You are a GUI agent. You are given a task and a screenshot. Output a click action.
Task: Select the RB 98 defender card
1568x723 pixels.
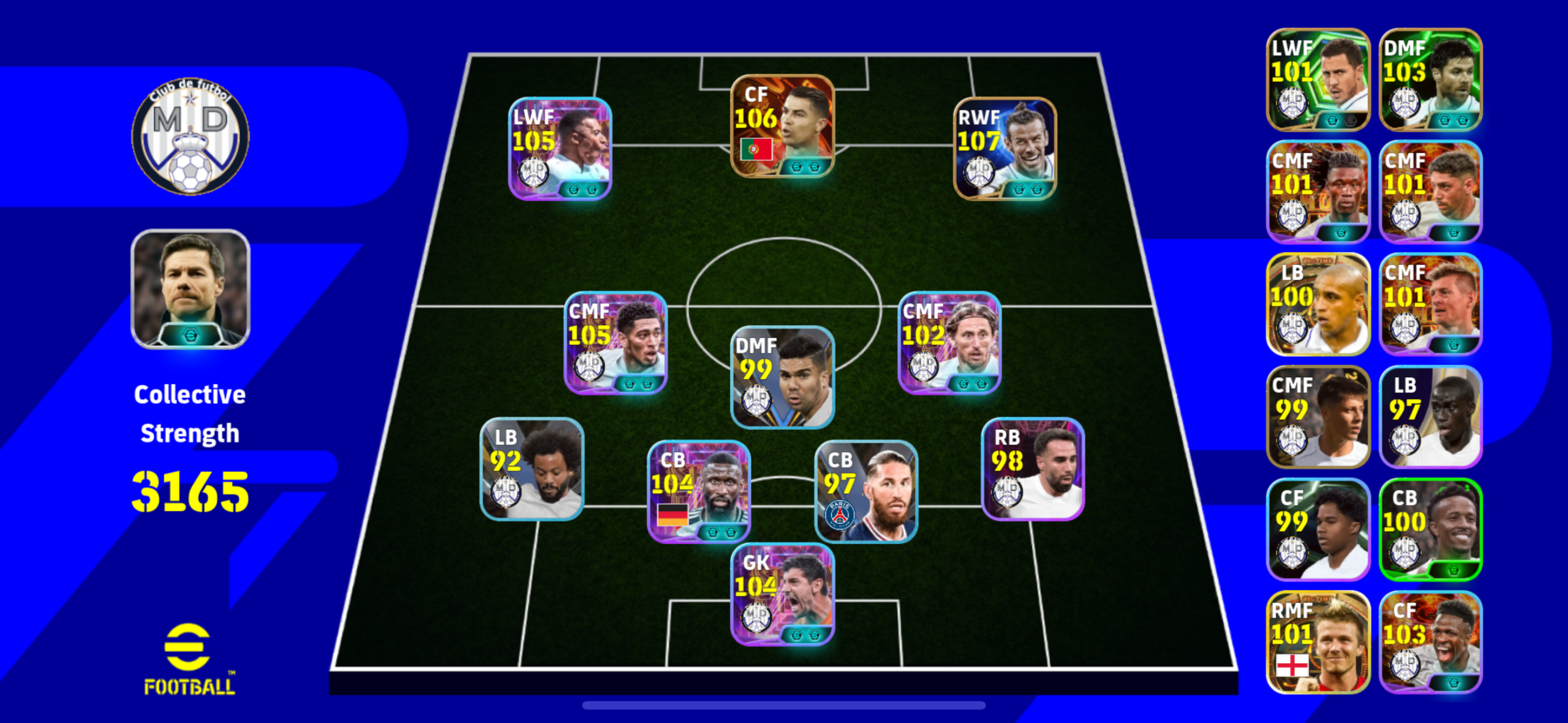tap(1033, 469)
